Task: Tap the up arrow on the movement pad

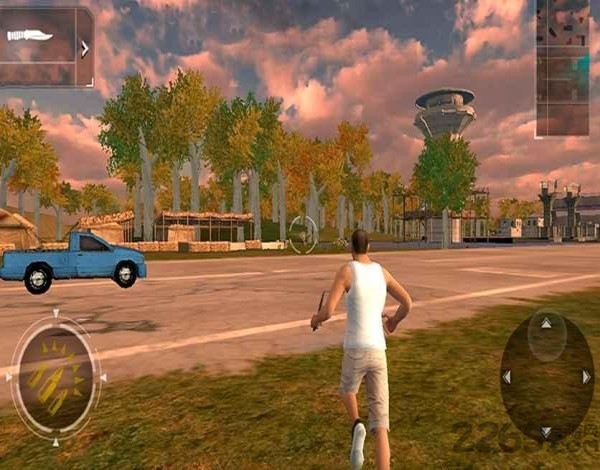Action: click(x=545, y=324)
